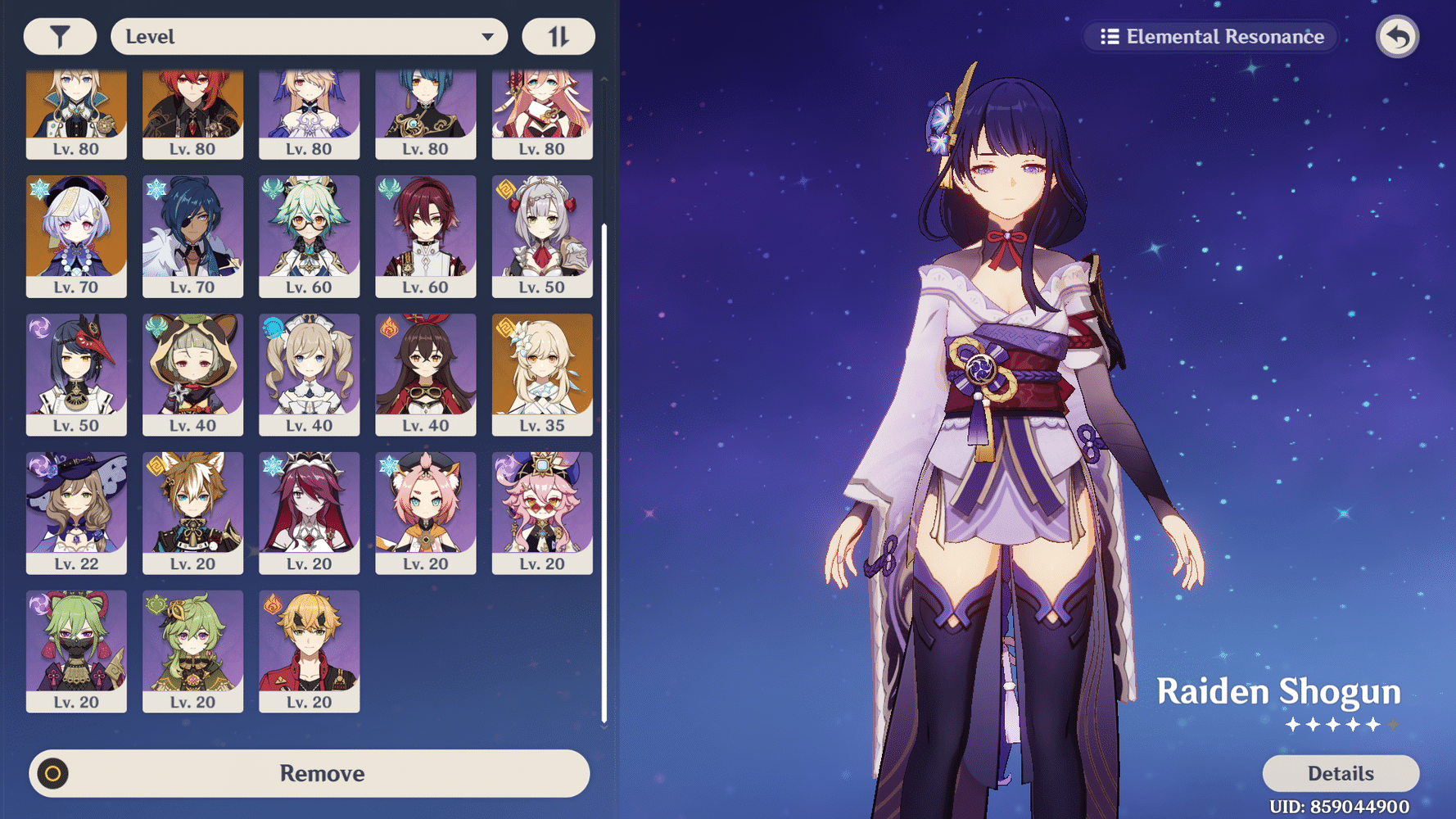Pick Barbara at level 40
The width and height of the screenshot is (1456, 819).
309,374
